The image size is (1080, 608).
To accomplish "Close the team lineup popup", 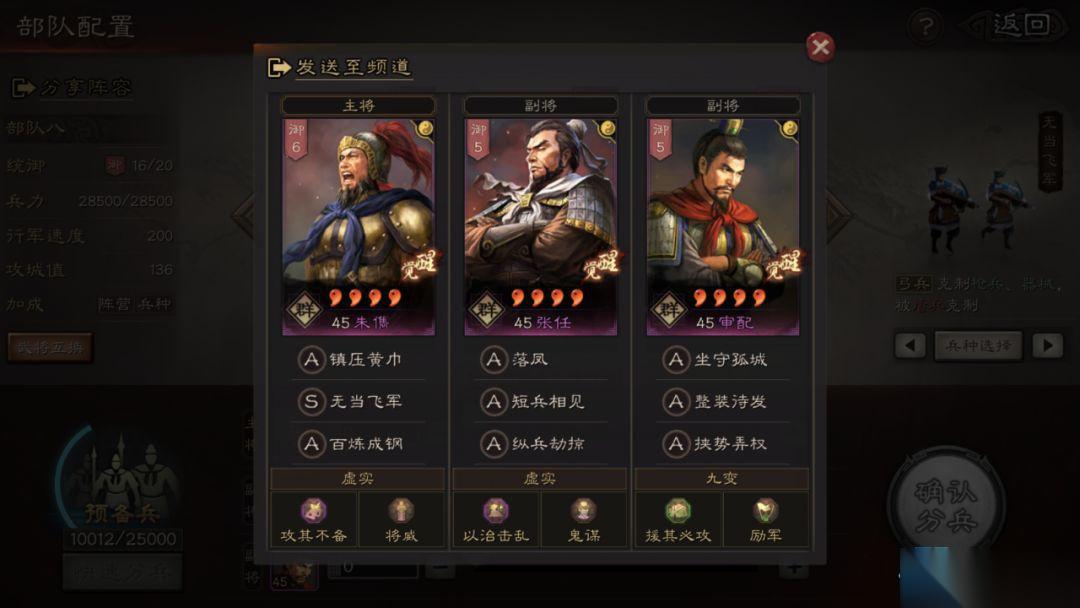I will 820,47.
